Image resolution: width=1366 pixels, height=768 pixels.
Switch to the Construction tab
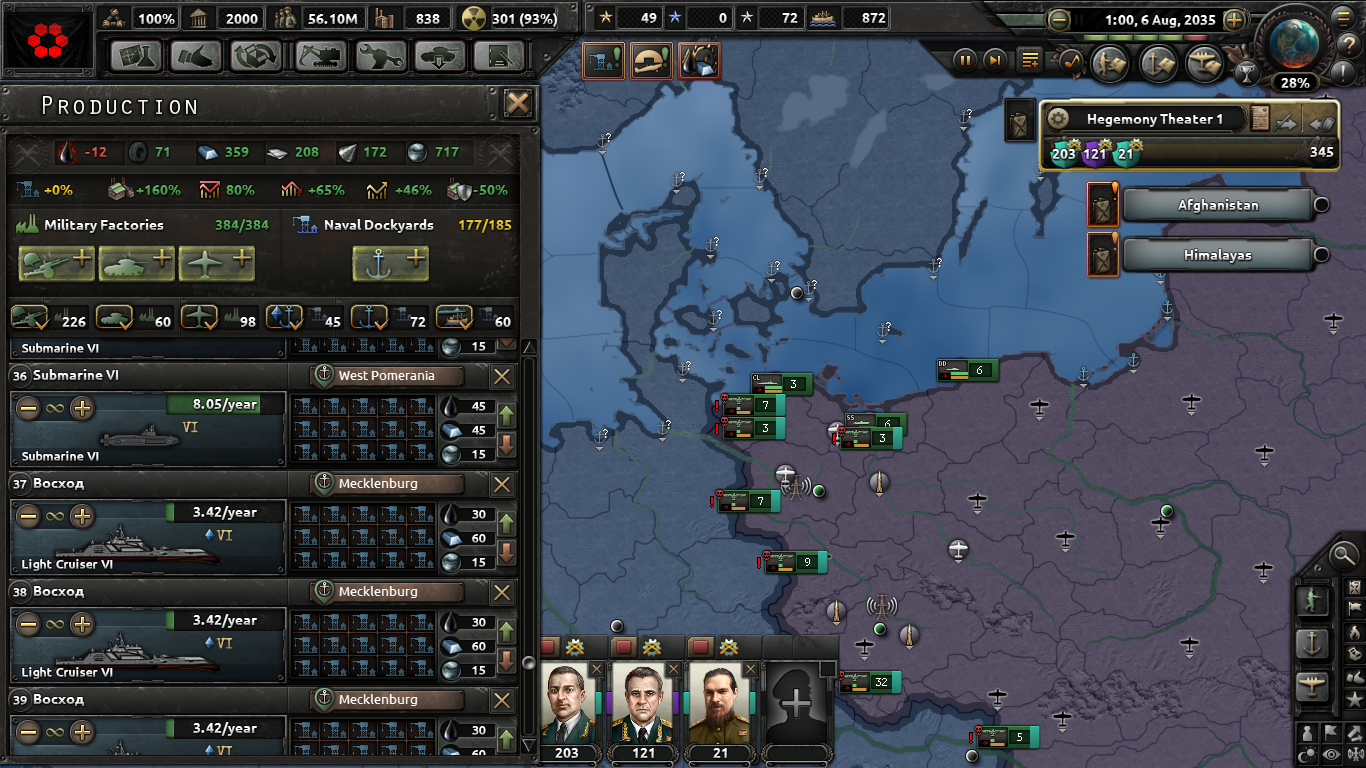320,57
